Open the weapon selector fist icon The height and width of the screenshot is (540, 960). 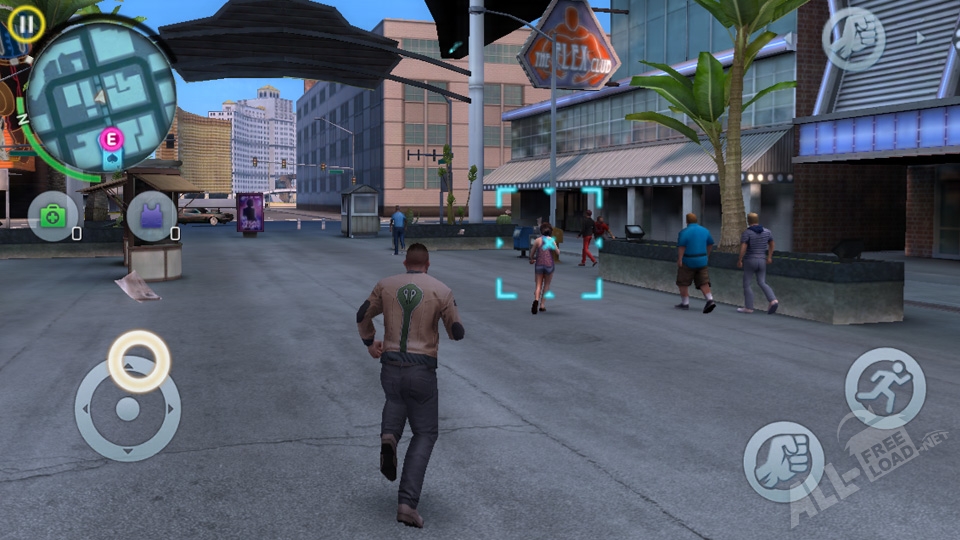[852, 39]
